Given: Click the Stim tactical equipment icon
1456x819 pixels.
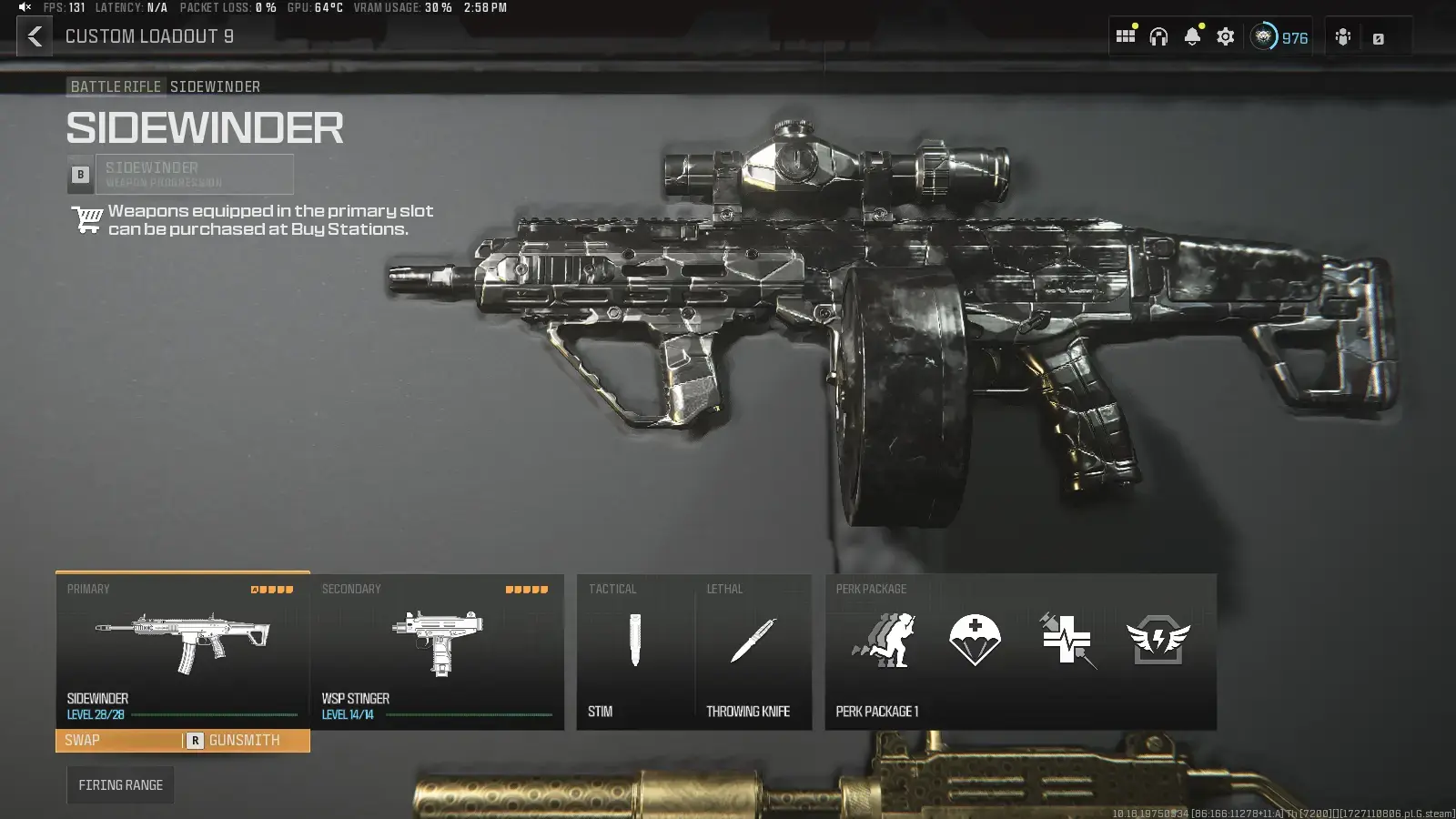Looking at the screenshot, I should [634, 642].
